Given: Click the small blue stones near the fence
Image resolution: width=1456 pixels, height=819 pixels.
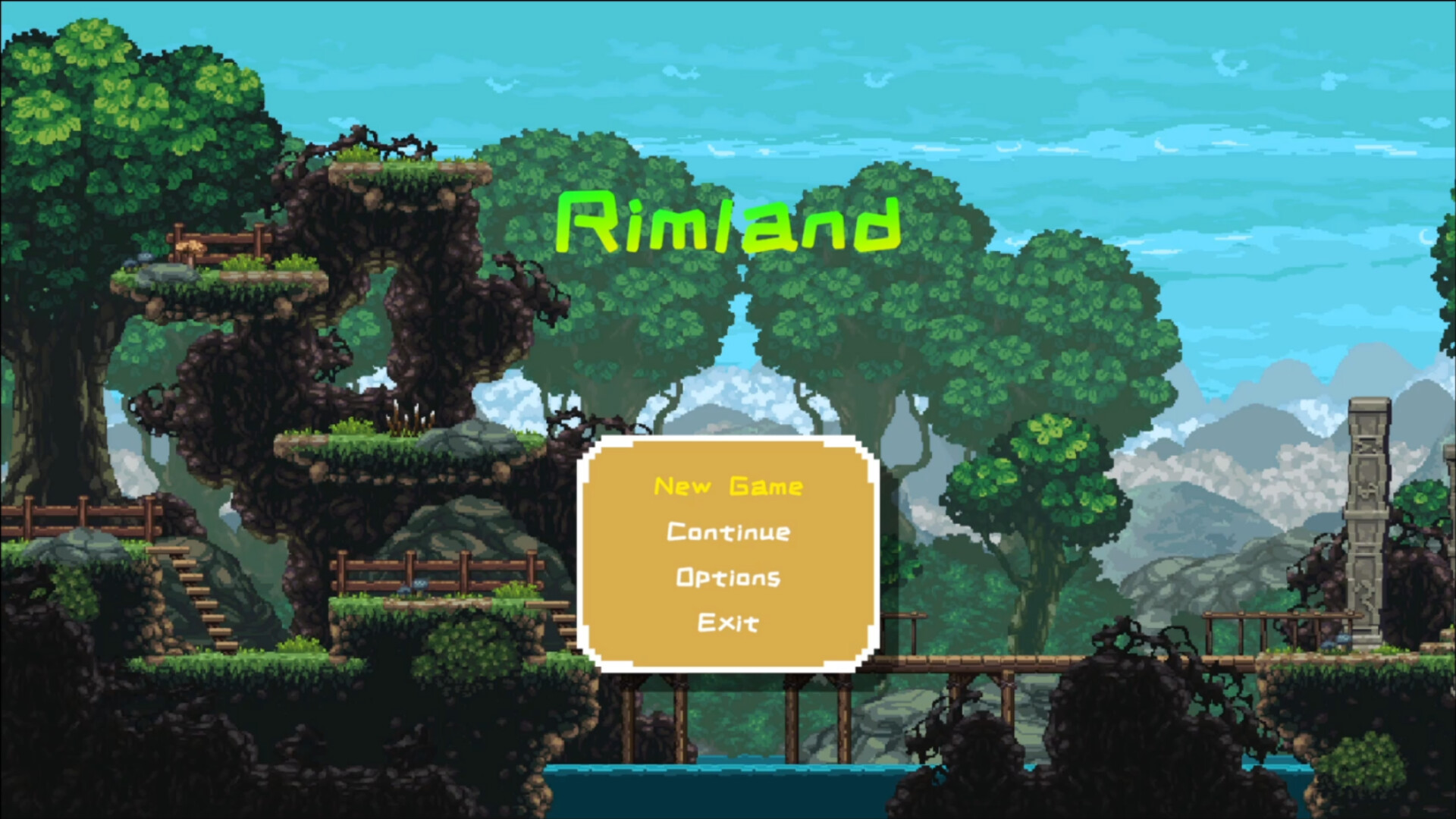Looking at the screenshot, I should coord(413,585).
